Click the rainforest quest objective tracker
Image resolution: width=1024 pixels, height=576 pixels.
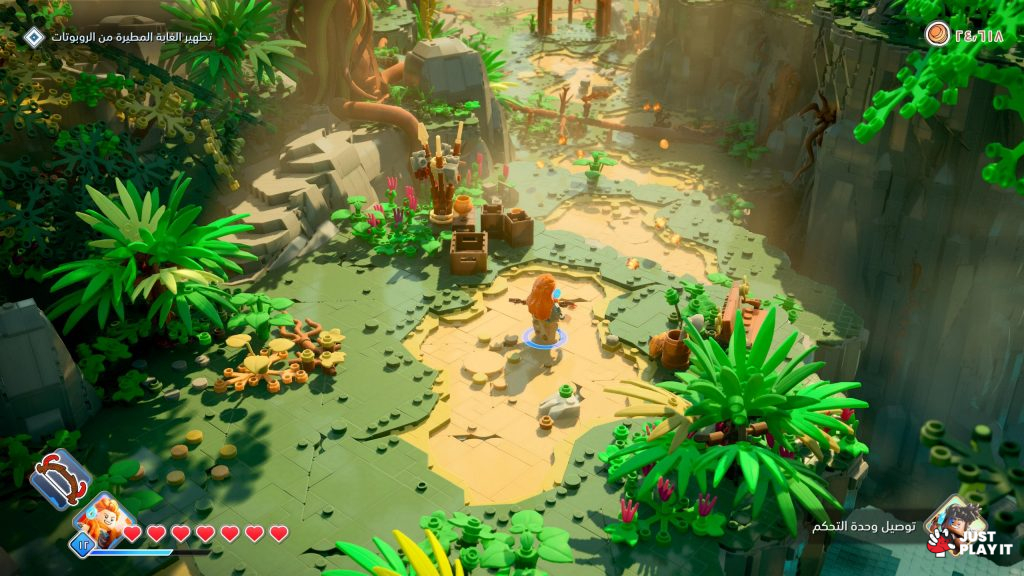pos(131,37)
